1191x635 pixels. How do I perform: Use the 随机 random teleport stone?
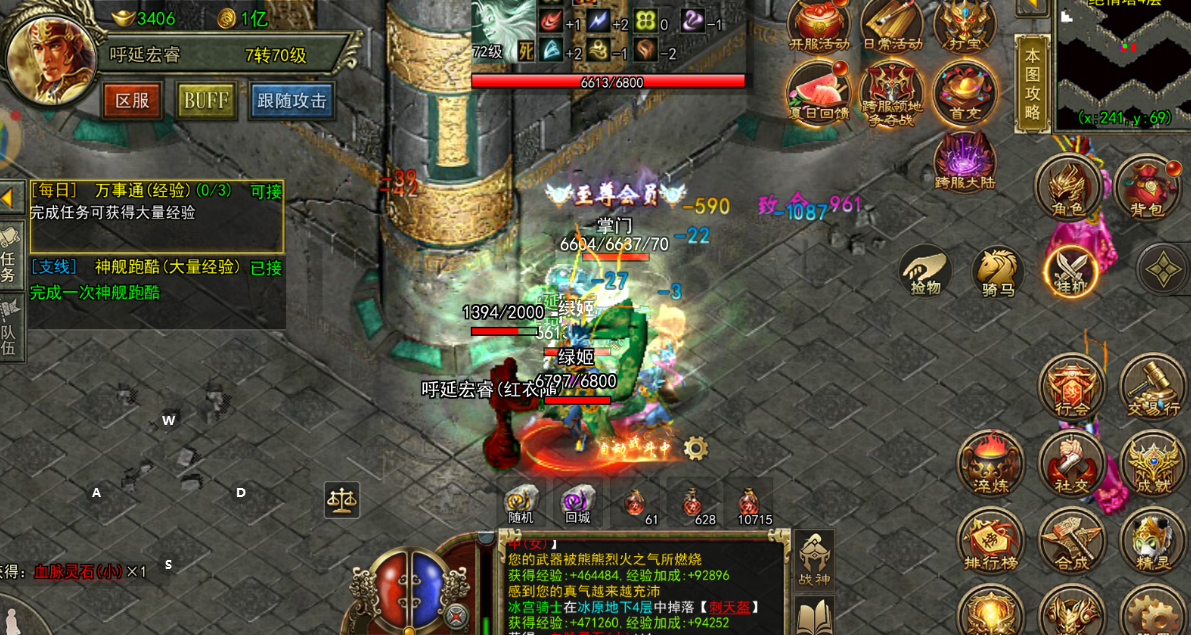pos(521,503)
